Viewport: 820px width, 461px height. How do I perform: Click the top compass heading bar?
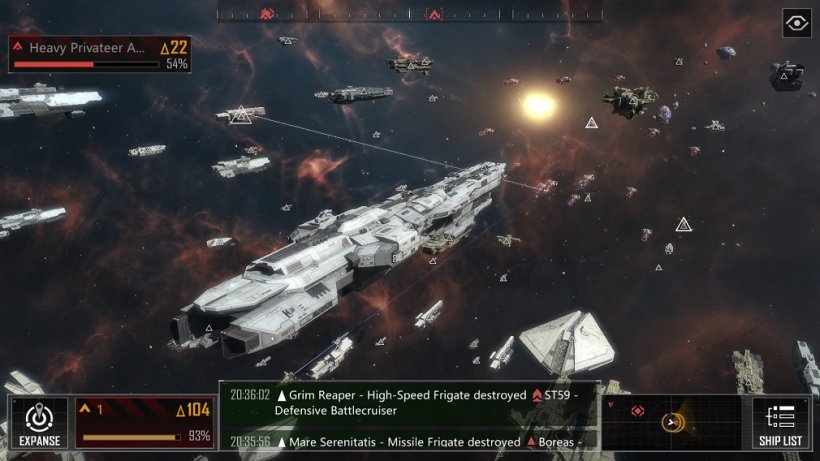[x=410, y=14]
